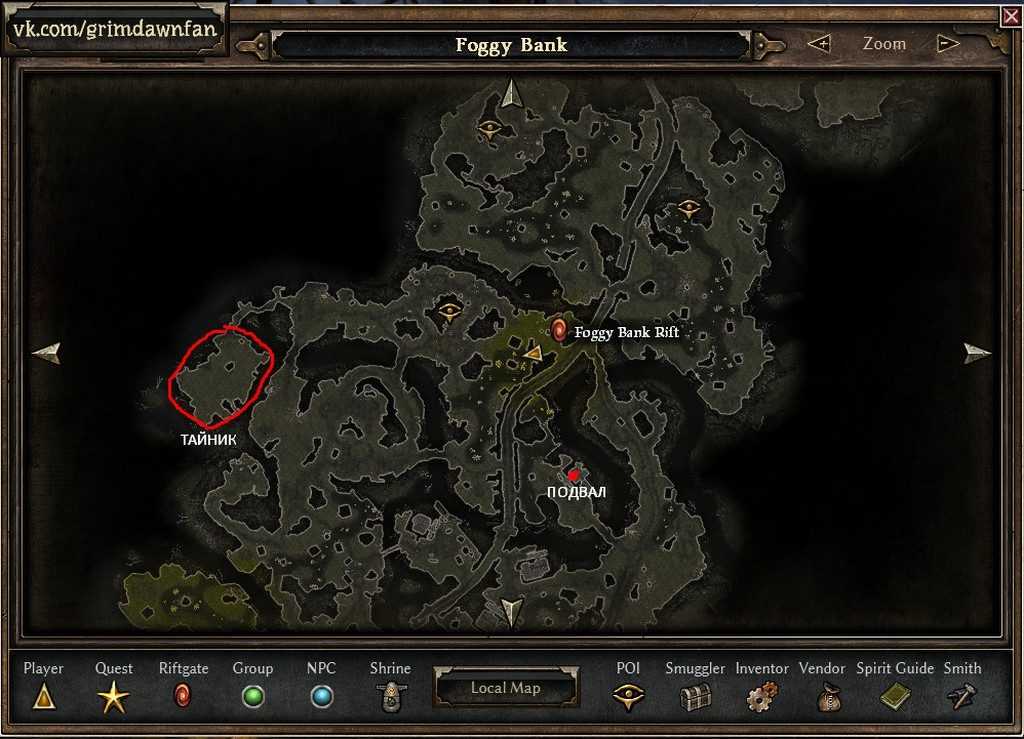The image size is (1024, 739).
Task: Select the POI eye legend icon
Action: pyautogui.click(x=628, y=696)
